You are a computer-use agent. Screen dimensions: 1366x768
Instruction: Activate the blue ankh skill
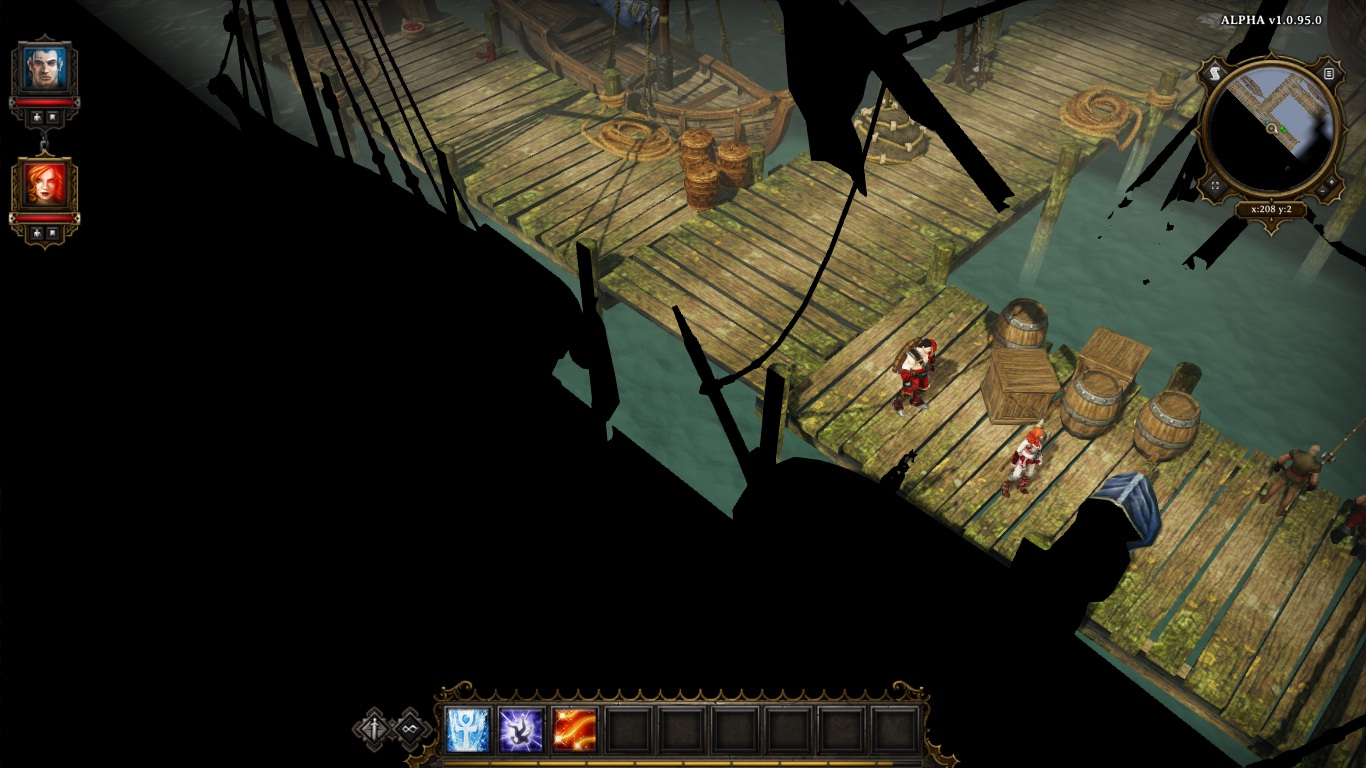(x=468, y=730)
